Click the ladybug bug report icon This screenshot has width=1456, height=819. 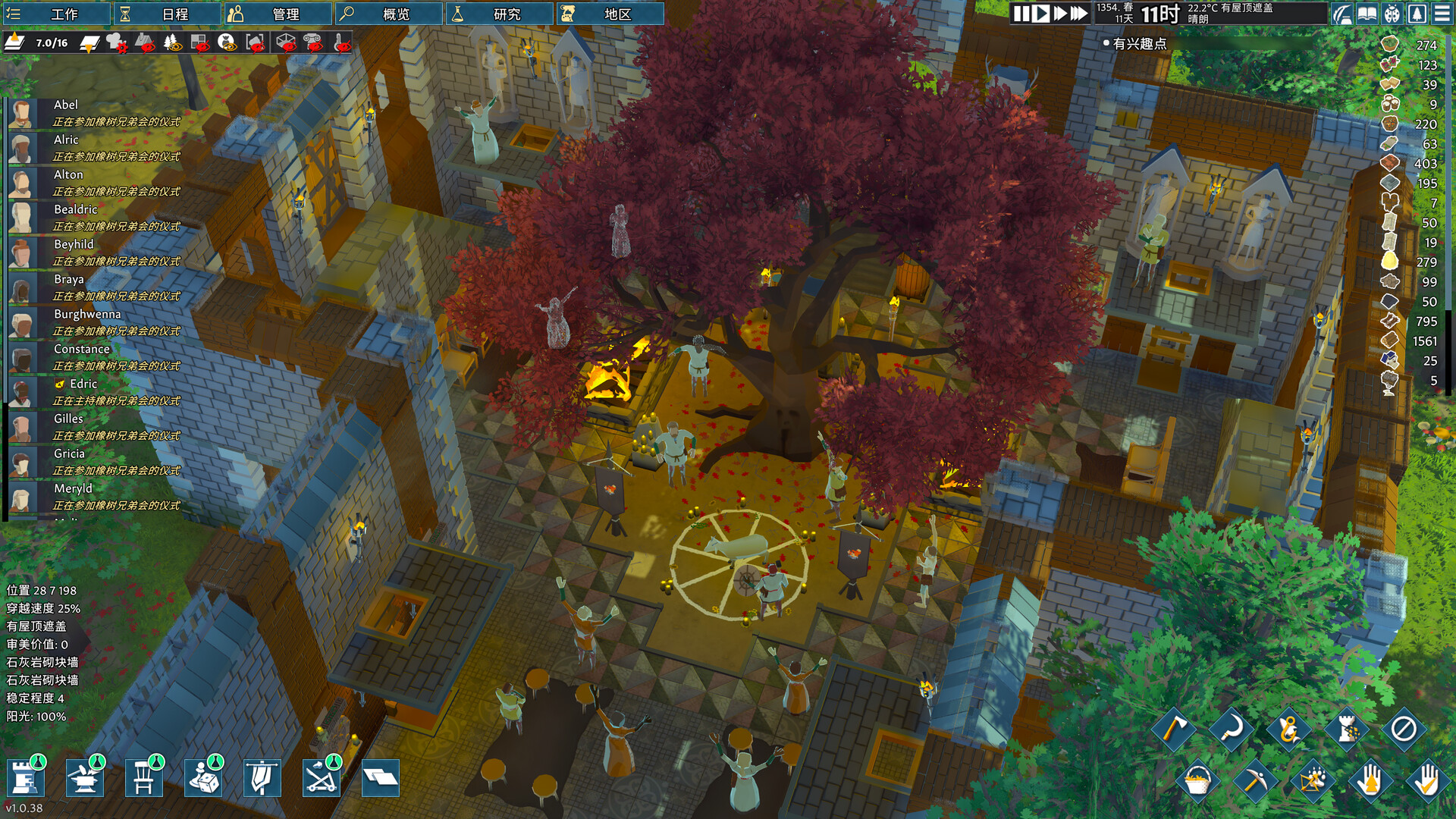tap(1392, 14)
